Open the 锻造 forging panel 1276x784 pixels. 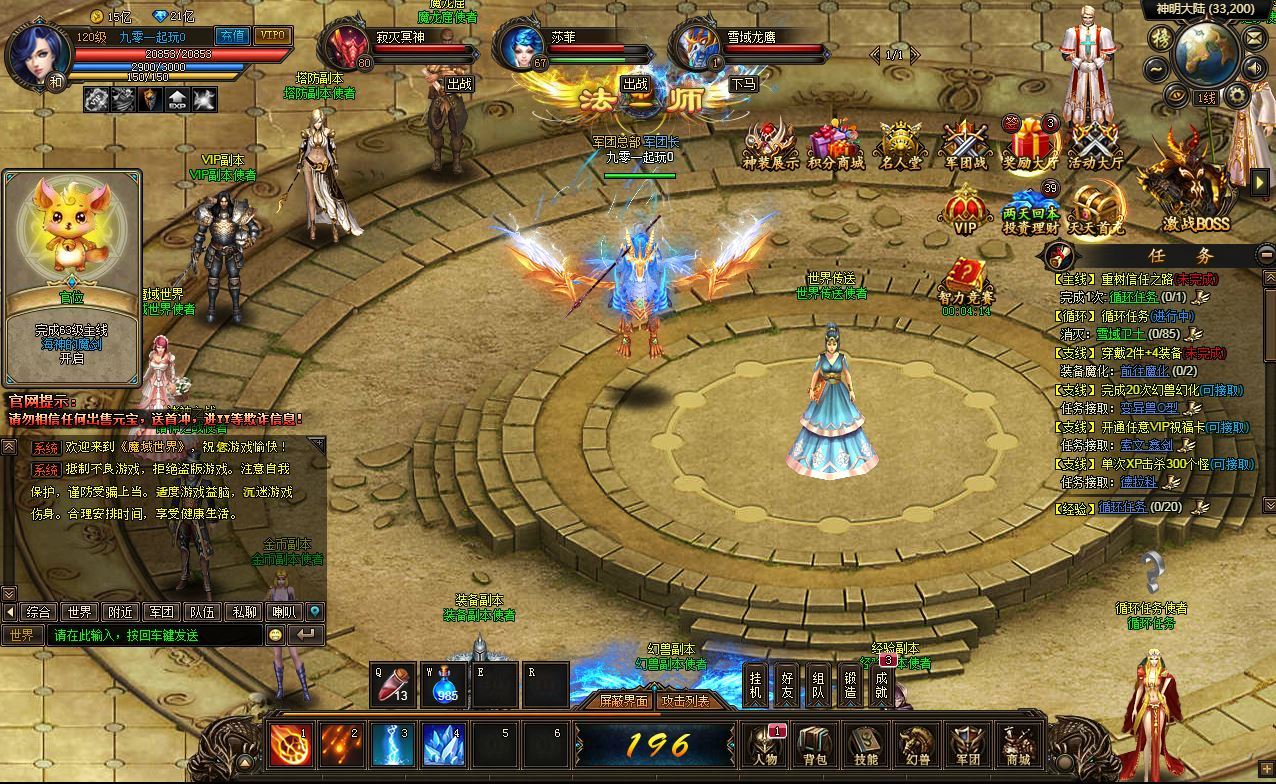pos(850,685)
